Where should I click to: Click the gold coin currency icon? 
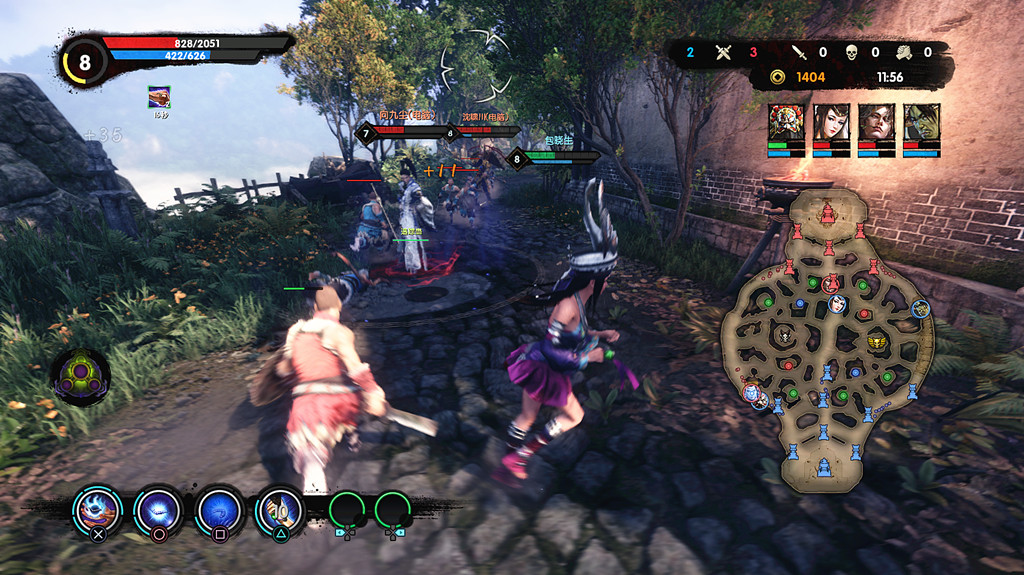click(x=777, y=77)
